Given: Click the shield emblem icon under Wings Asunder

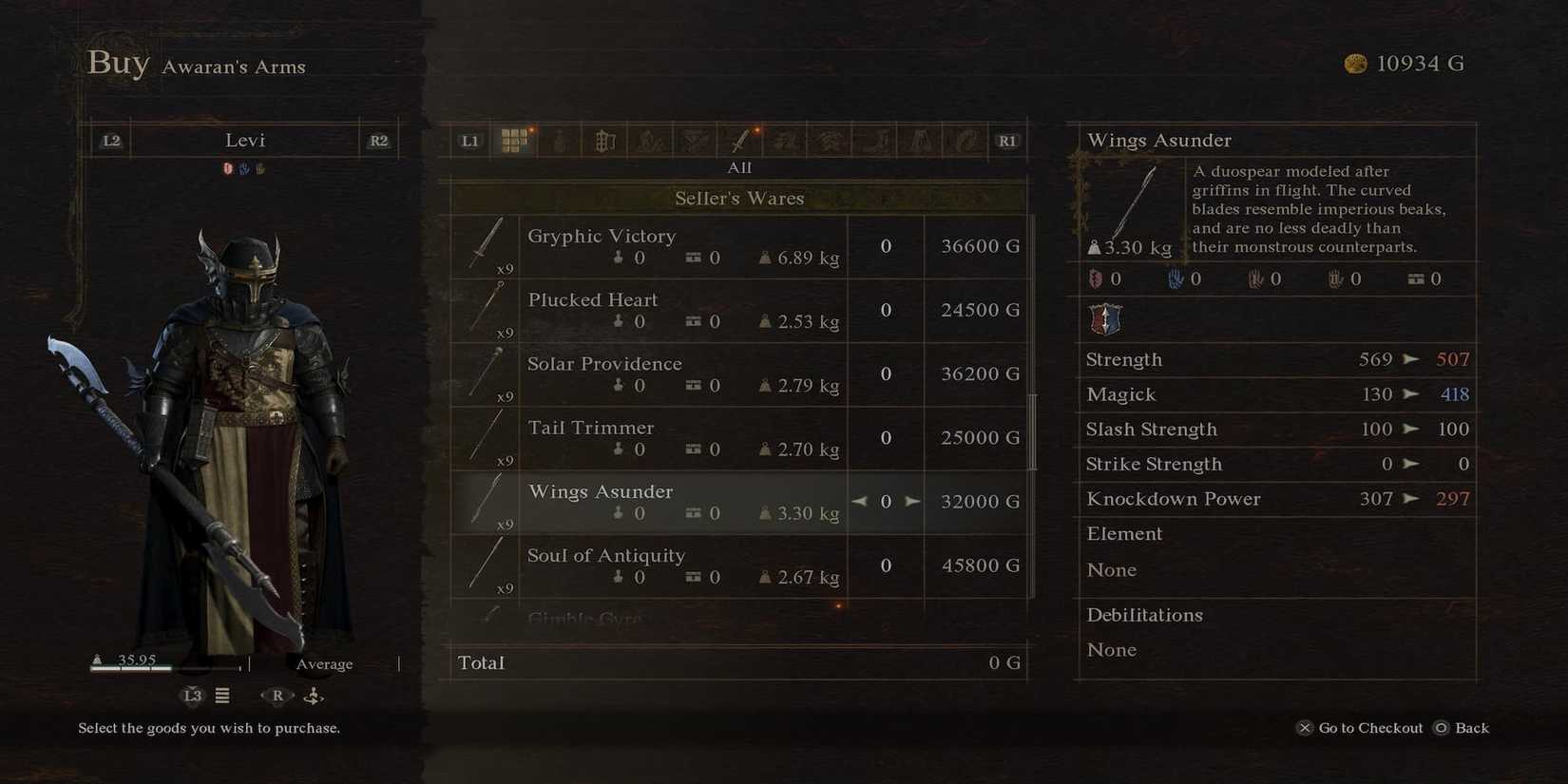Looking at the screenshot, I should (x=1107, y=319).
